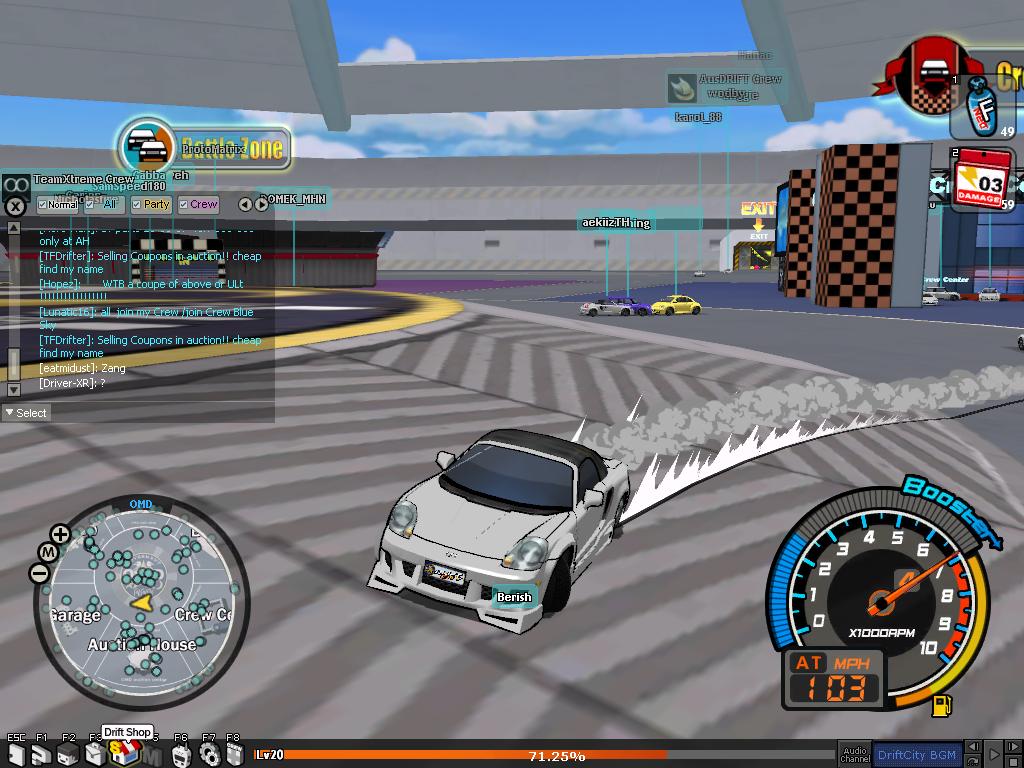Zoom in the minimap with plus button
Screen dimensions: 1024x768
point(60,534)
